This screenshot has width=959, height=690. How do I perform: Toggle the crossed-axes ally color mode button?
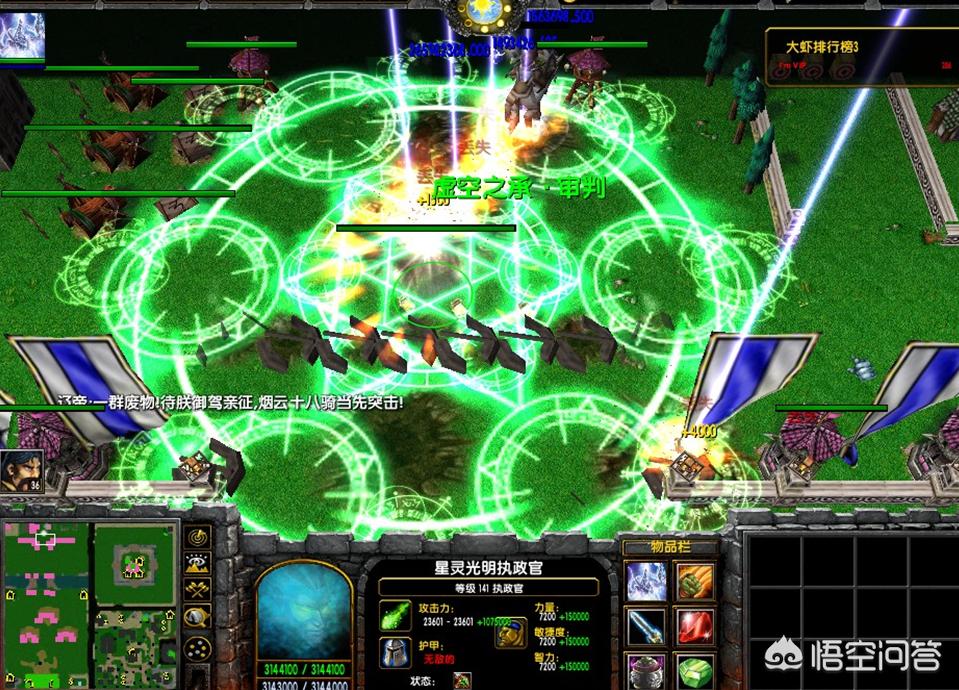[x=198, y=591]
